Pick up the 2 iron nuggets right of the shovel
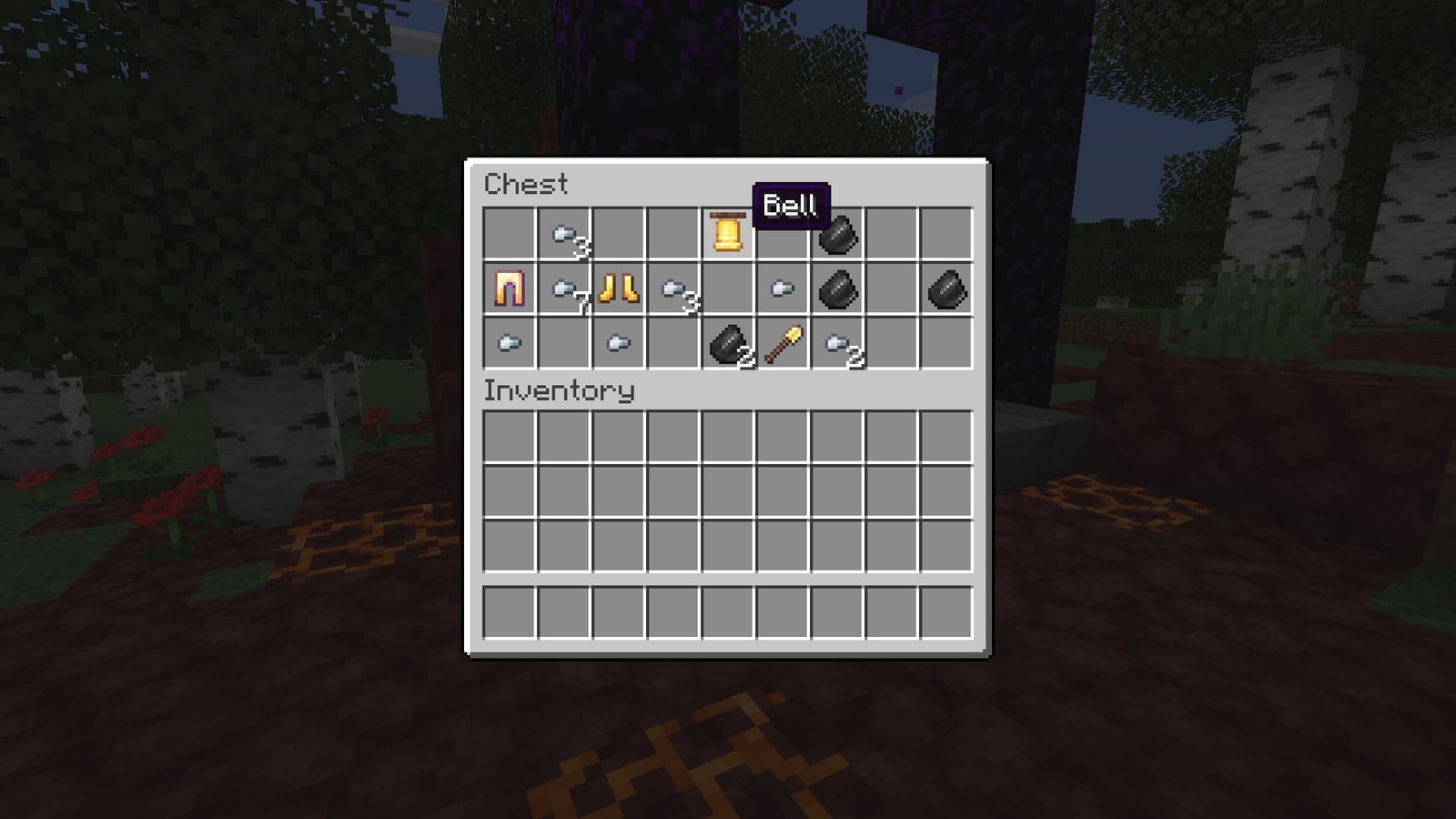The image size is (1456, 819). point(837,346)
